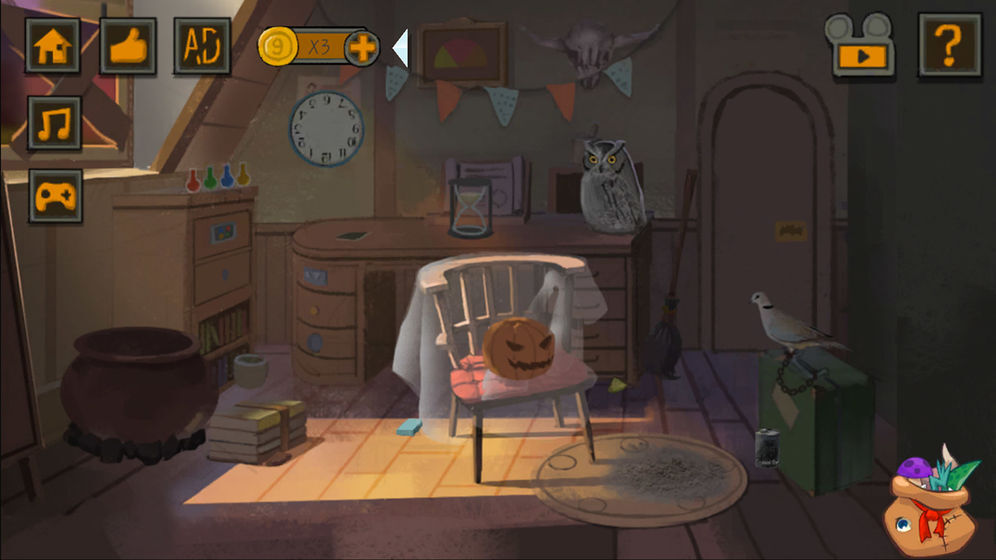Open the AD button
The width and height of the screenshot is (996, 560).
pyautogui.click(x=202, y=46)
